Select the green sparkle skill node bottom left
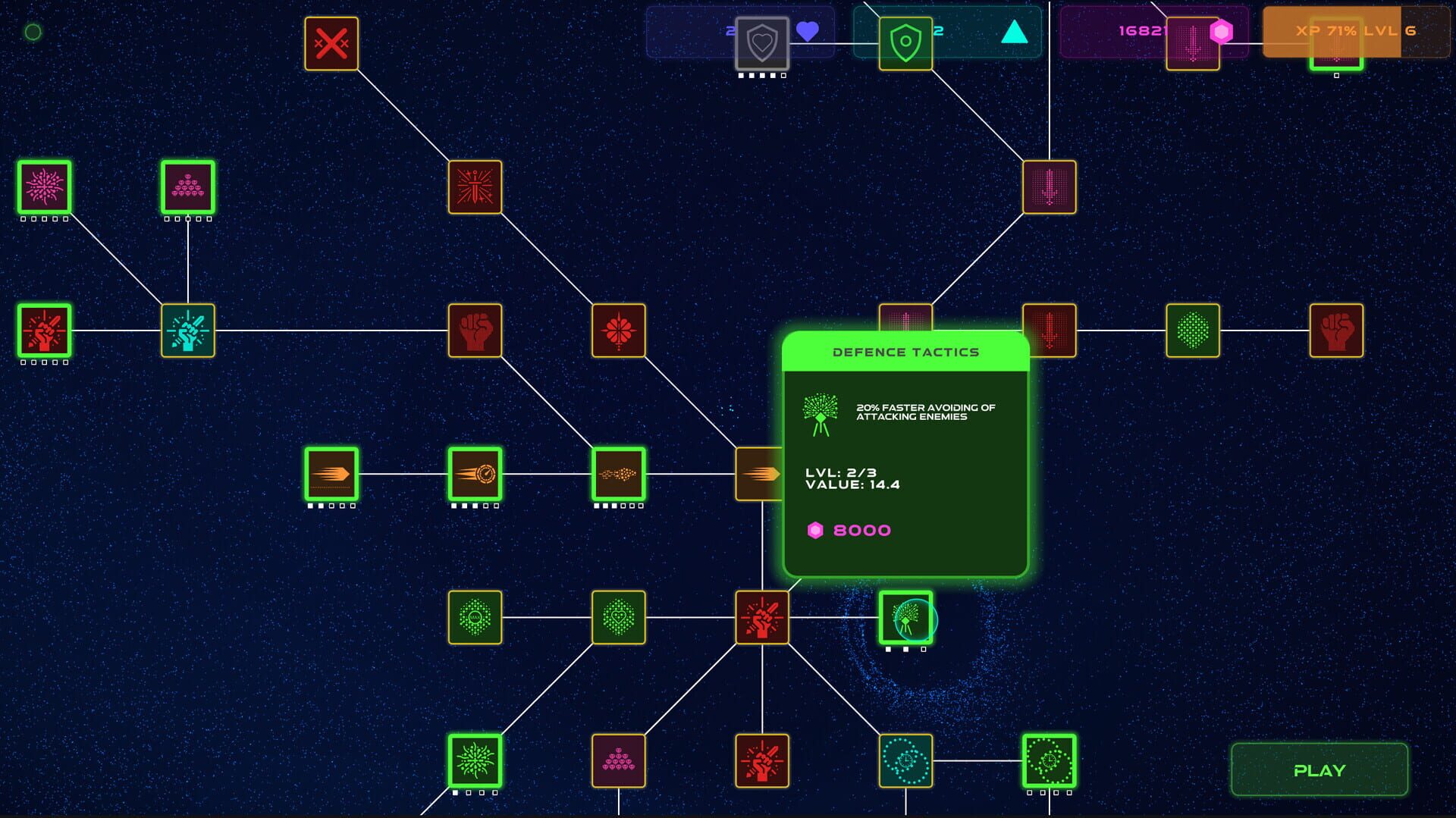This screenshot has width=1456, height=818. 475,762
